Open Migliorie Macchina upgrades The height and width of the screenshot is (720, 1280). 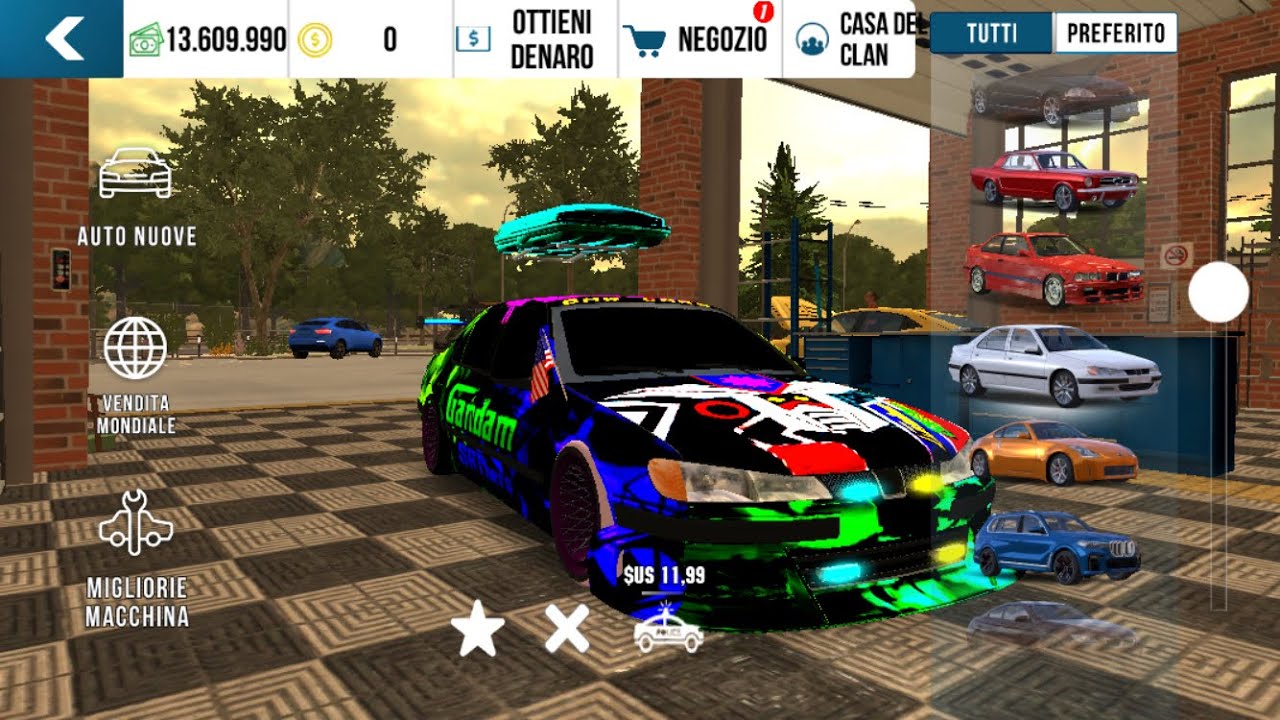tap(137, 558)
